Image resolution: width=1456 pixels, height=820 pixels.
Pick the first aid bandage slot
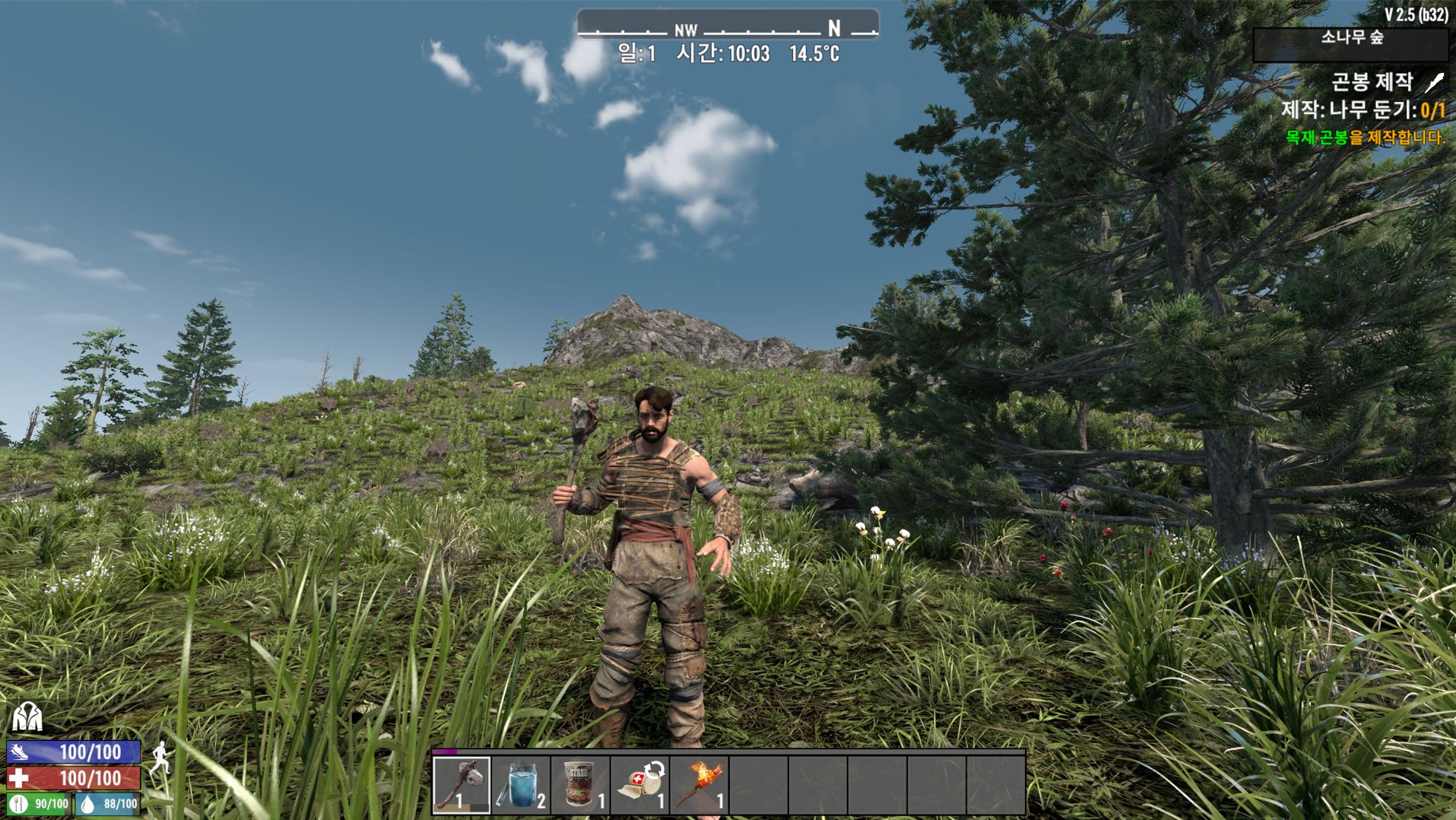[x=639, y=784]
